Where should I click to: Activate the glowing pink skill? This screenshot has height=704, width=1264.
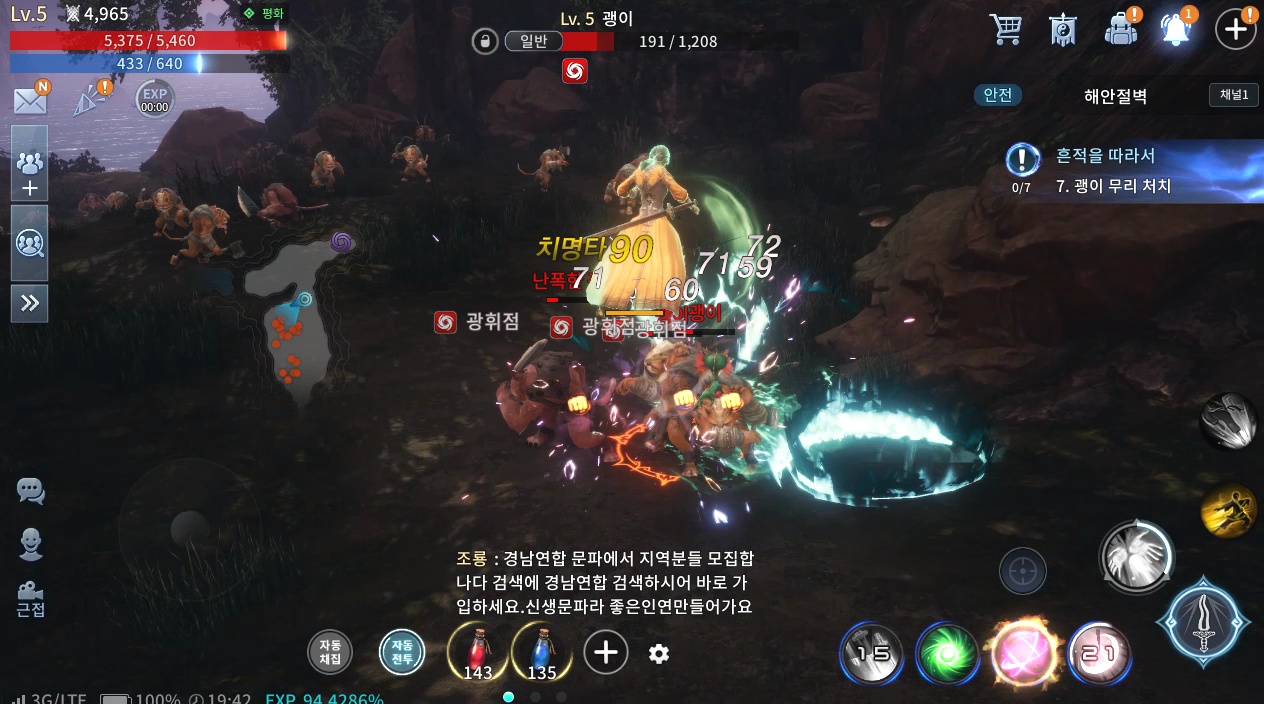(1023, 654)
